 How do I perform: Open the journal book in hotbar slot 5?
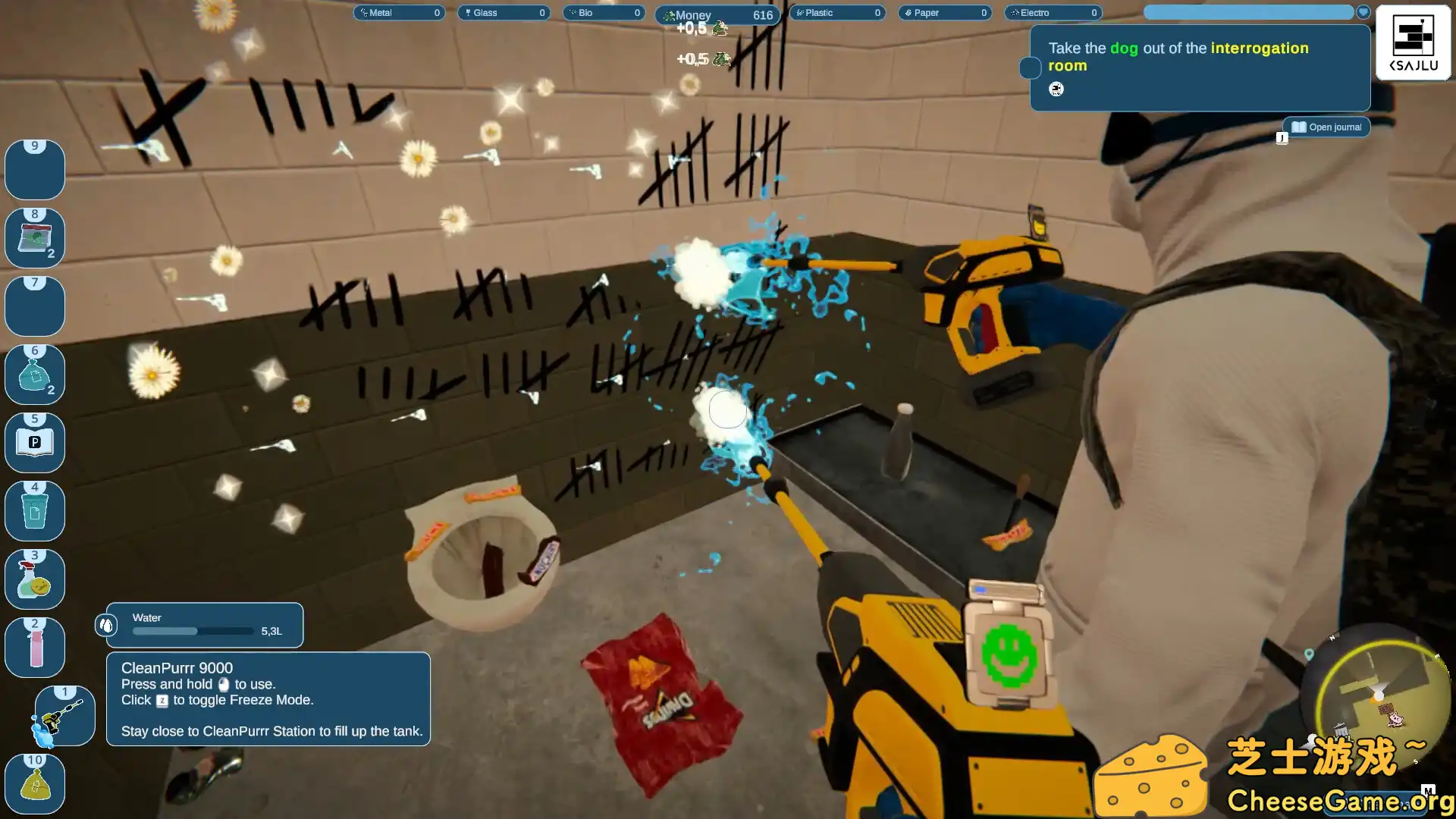(35, 442)
